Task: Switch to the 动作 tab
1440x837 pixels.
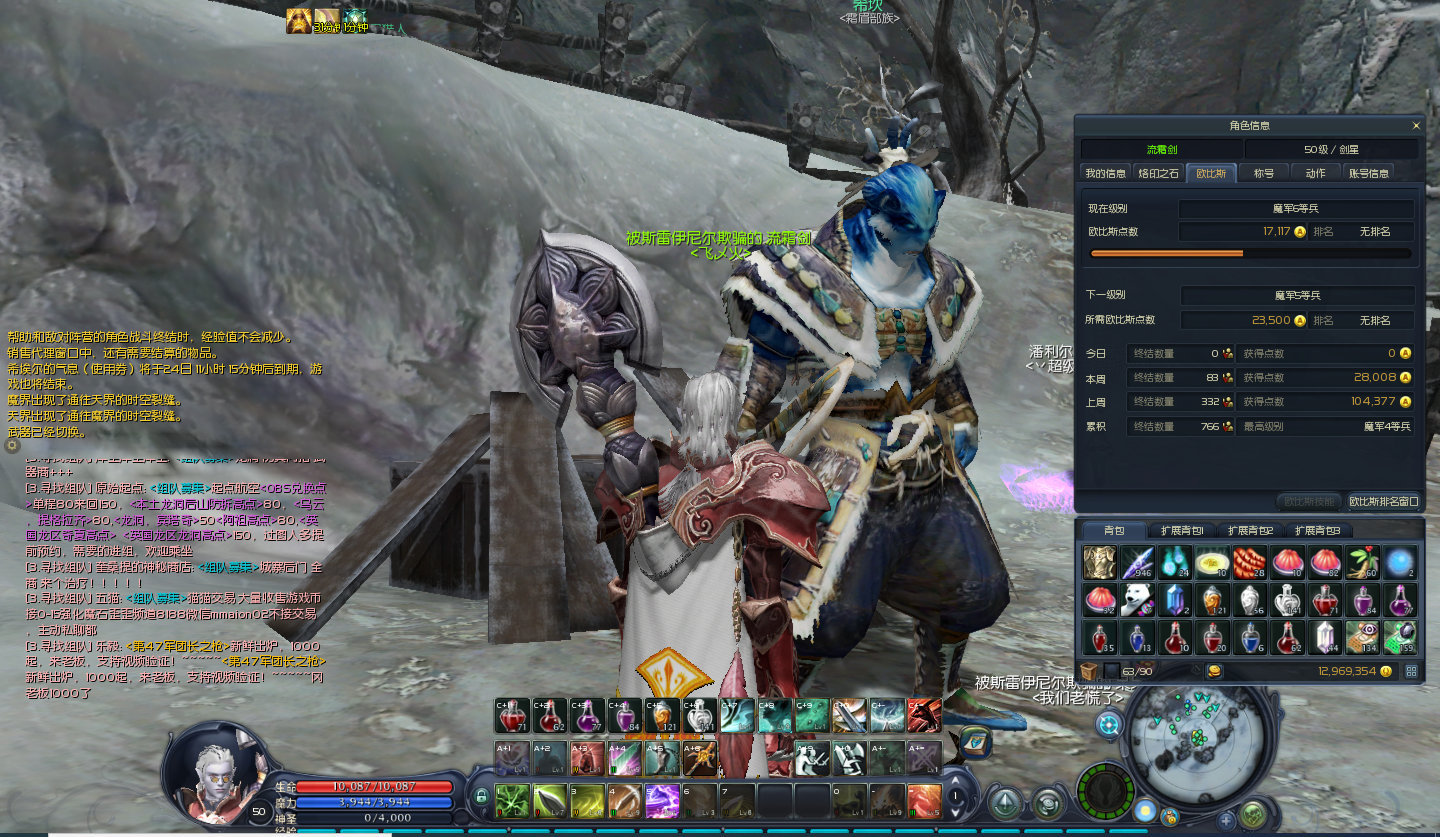Action: 1315,173
